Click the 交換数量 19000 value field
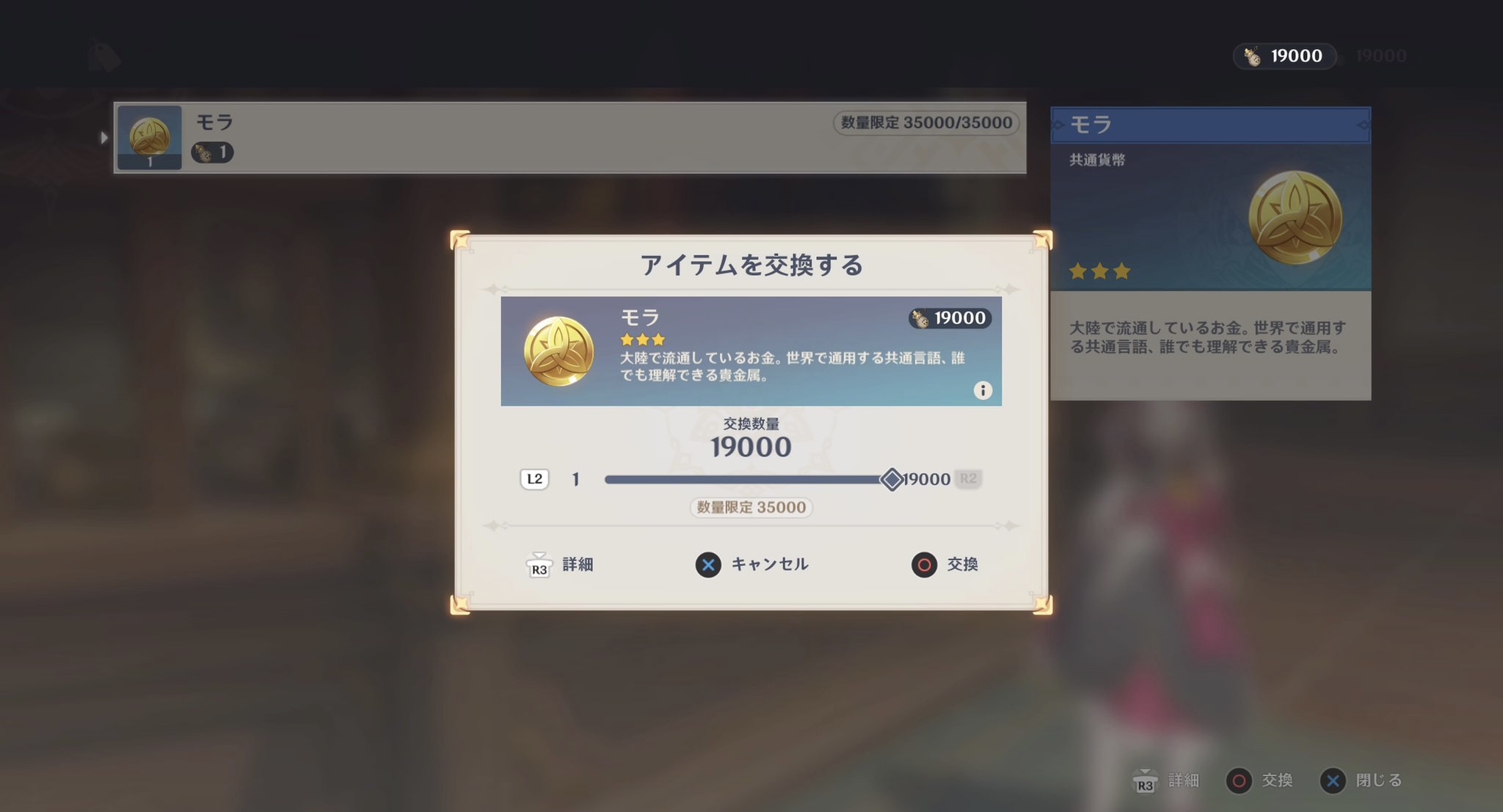1503x812 pixels. tap(751, 446)
